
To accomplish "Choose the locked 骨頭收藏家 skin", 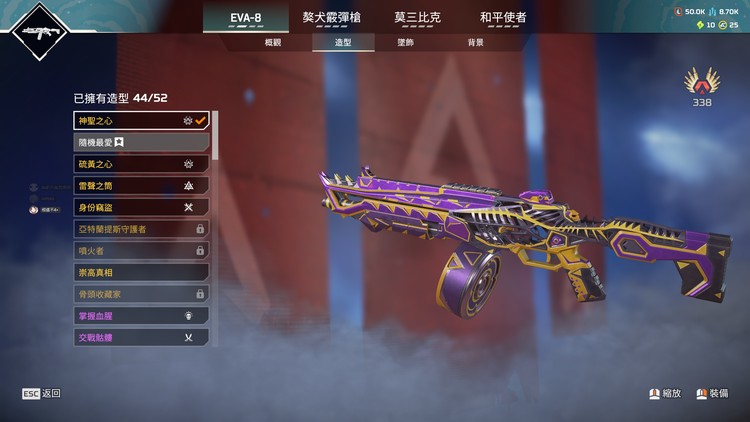I will [141, 294].
